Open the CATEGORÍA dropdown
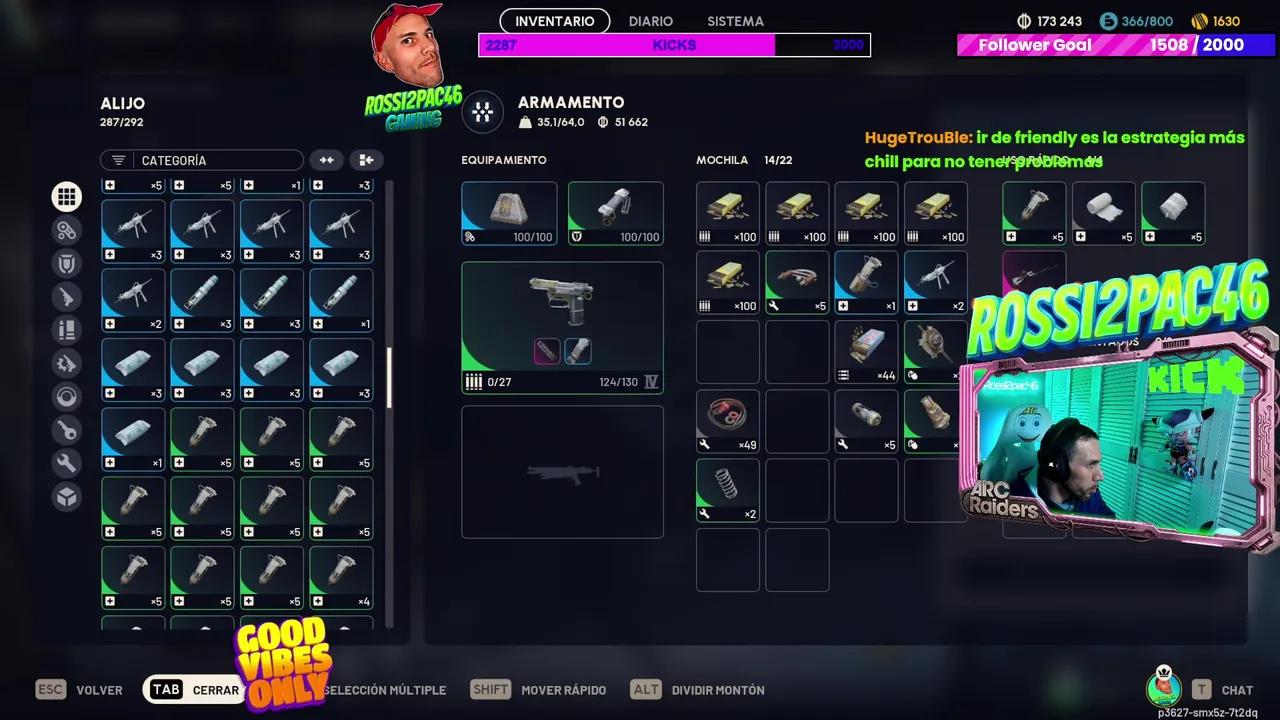1280x720 pixels. click(x=200, y=160)
